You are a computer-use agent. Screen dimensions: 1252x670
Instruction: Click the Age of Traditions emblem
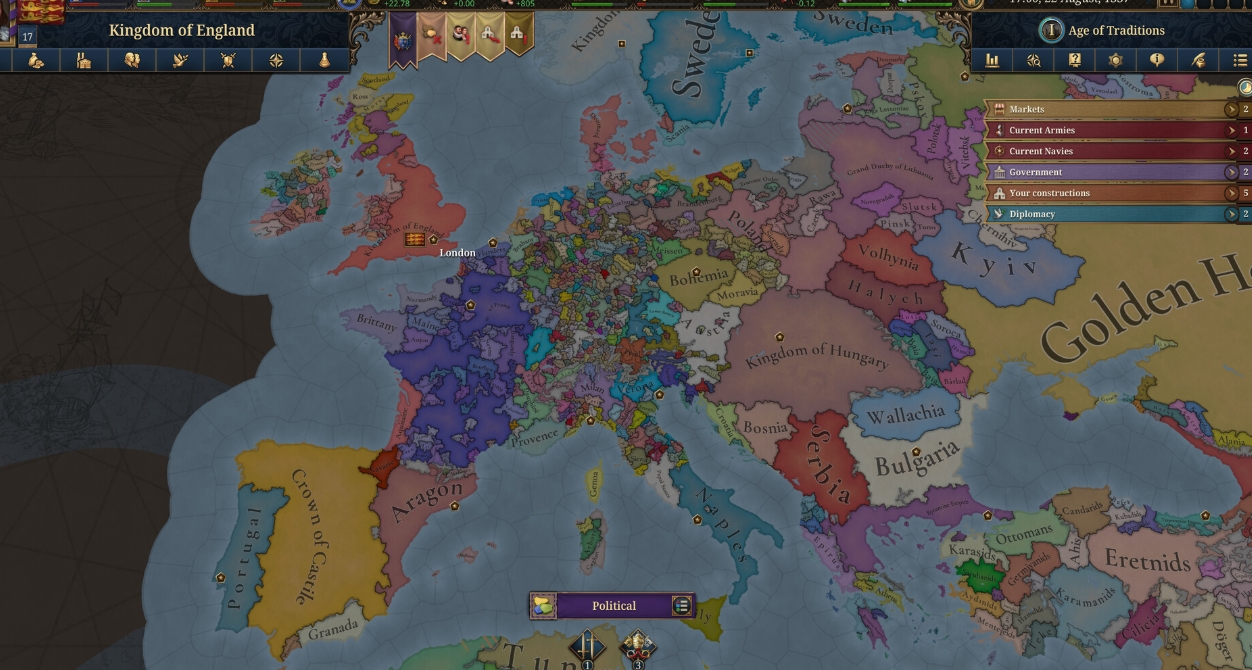pyautogui.click(x=1051, y=30)
